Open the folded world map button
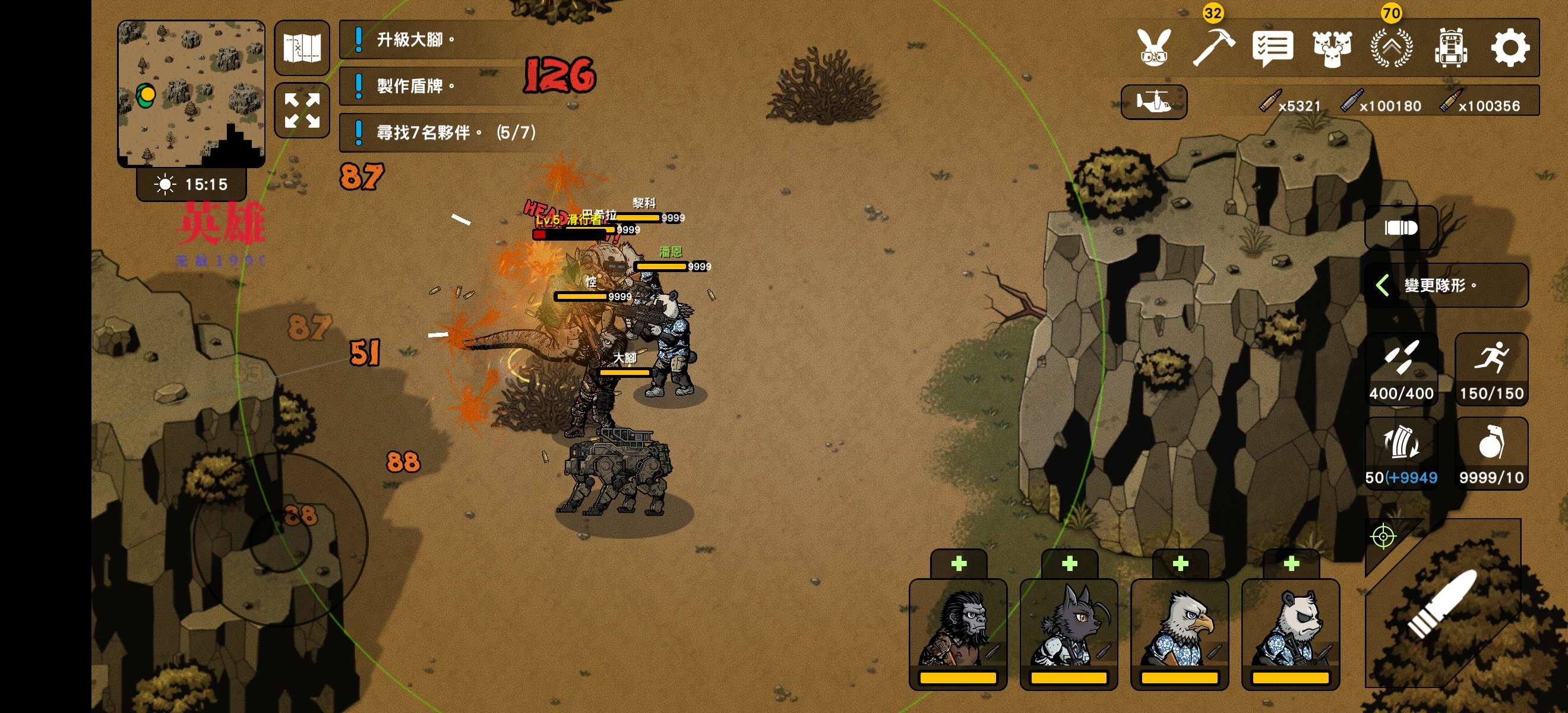 point(302,48)
